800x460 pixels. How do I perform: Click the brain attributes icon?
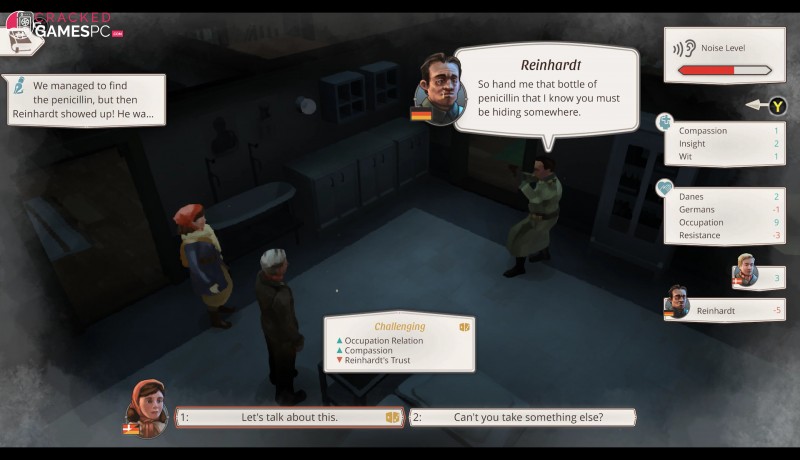click(664, 122)
